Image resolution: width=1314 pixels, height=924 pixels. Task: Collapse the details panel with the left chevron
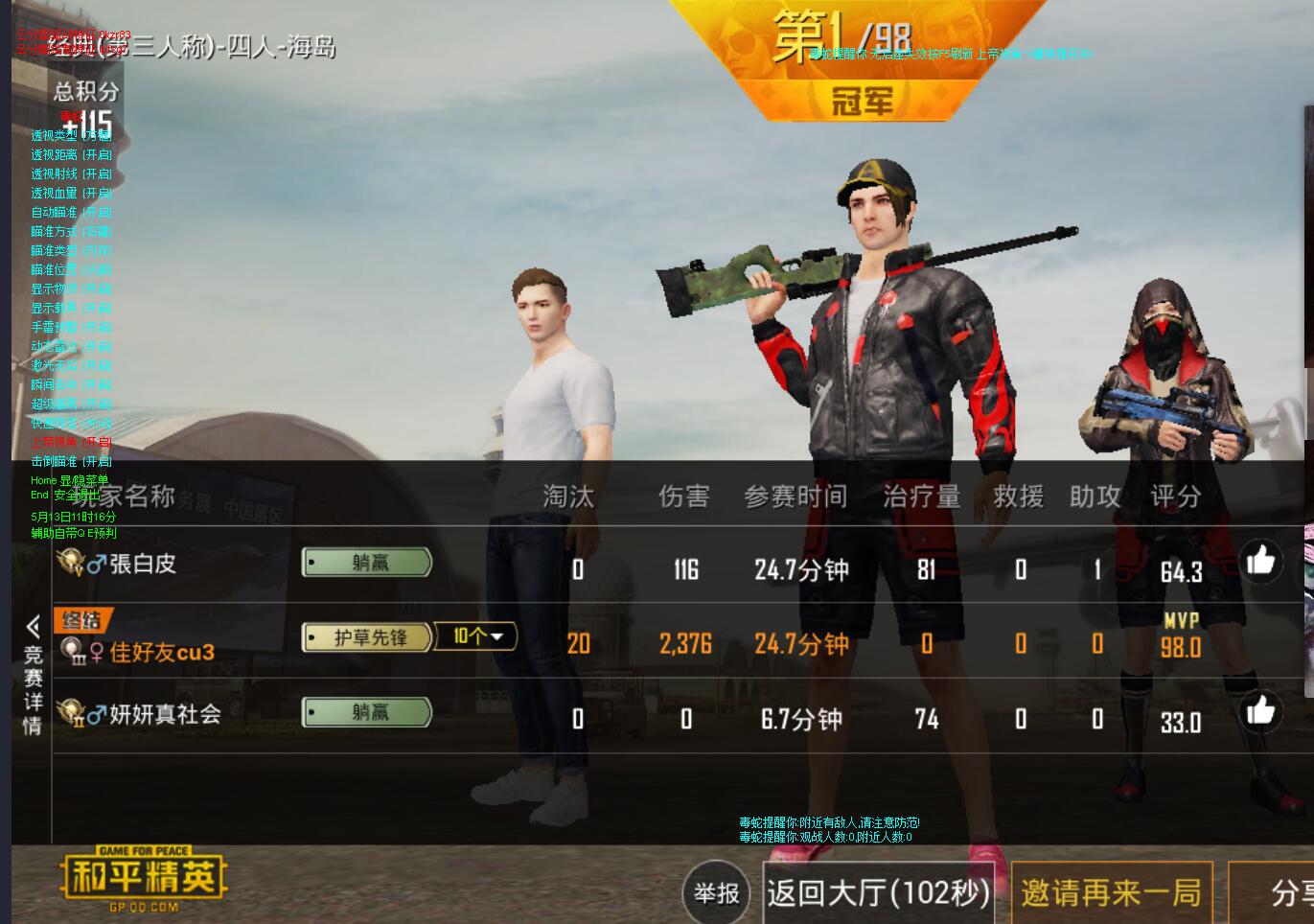pyautogui.click(x=33, y=625)
